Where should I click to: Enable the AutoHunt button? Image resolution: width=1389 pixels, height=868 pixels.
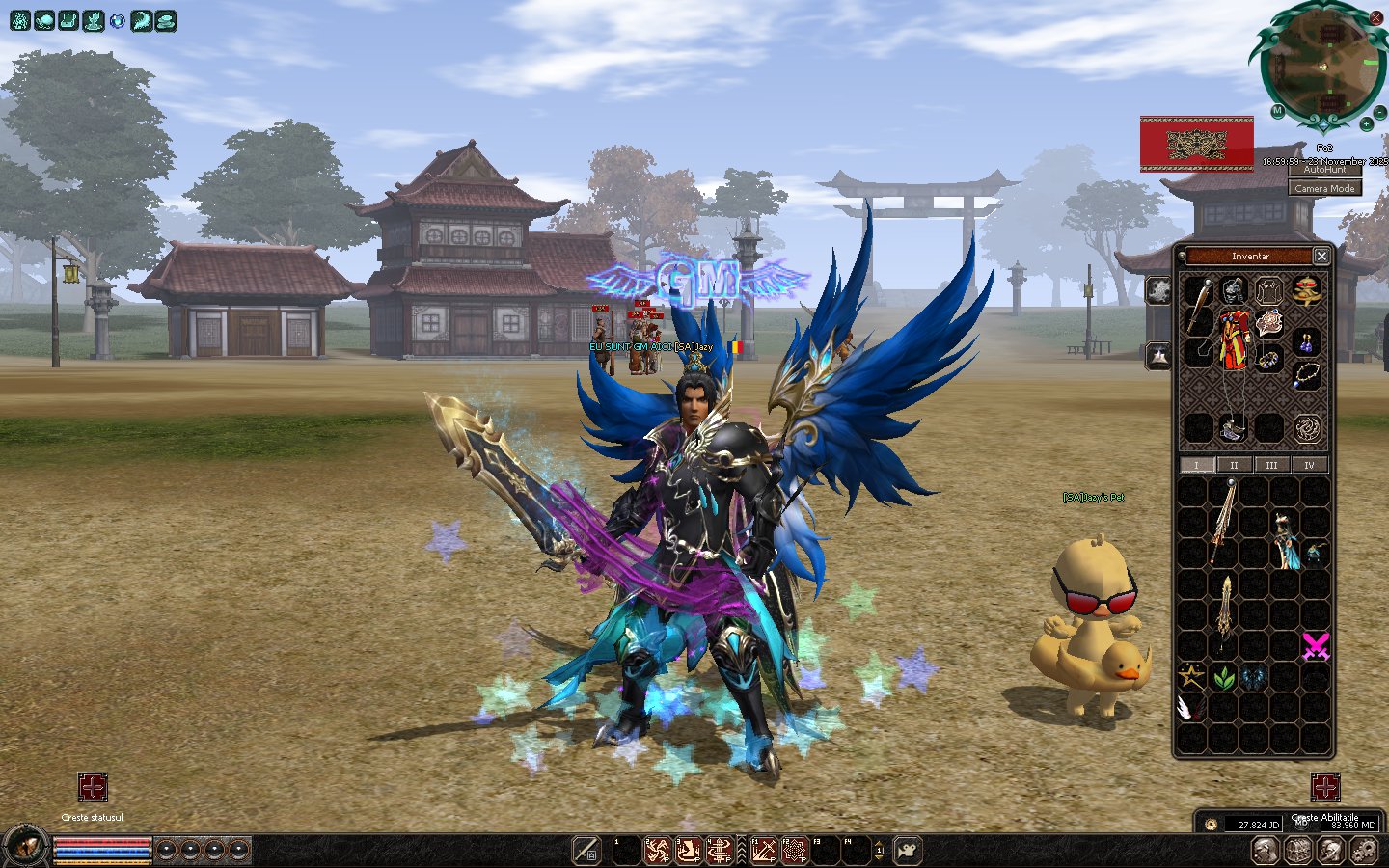[1324, 170]
